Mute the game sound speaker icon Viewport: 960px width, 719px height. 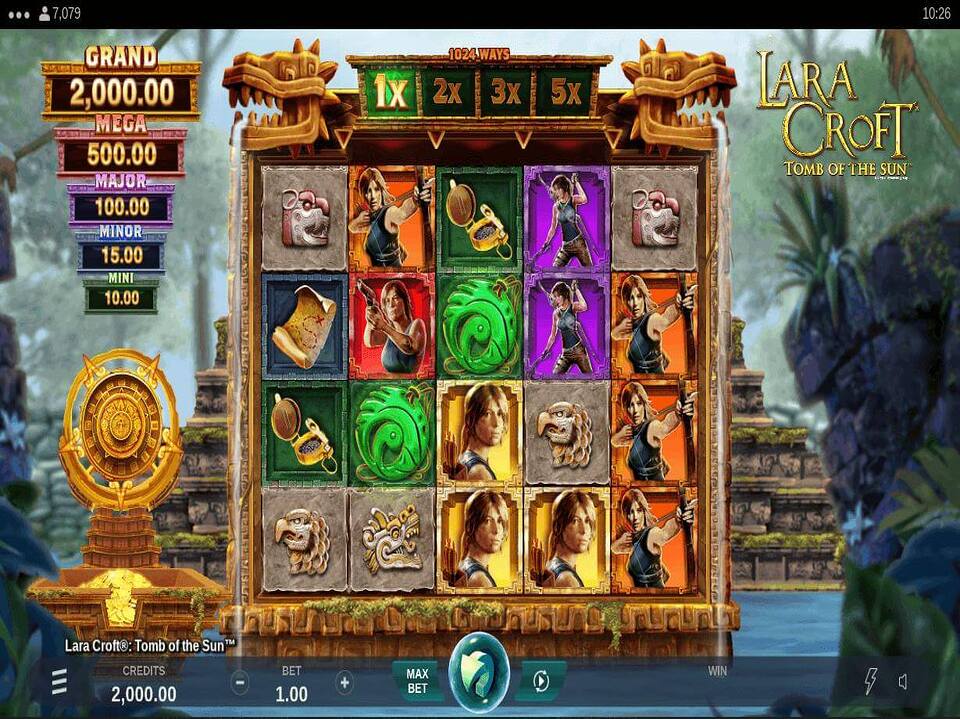coord(902,682)
